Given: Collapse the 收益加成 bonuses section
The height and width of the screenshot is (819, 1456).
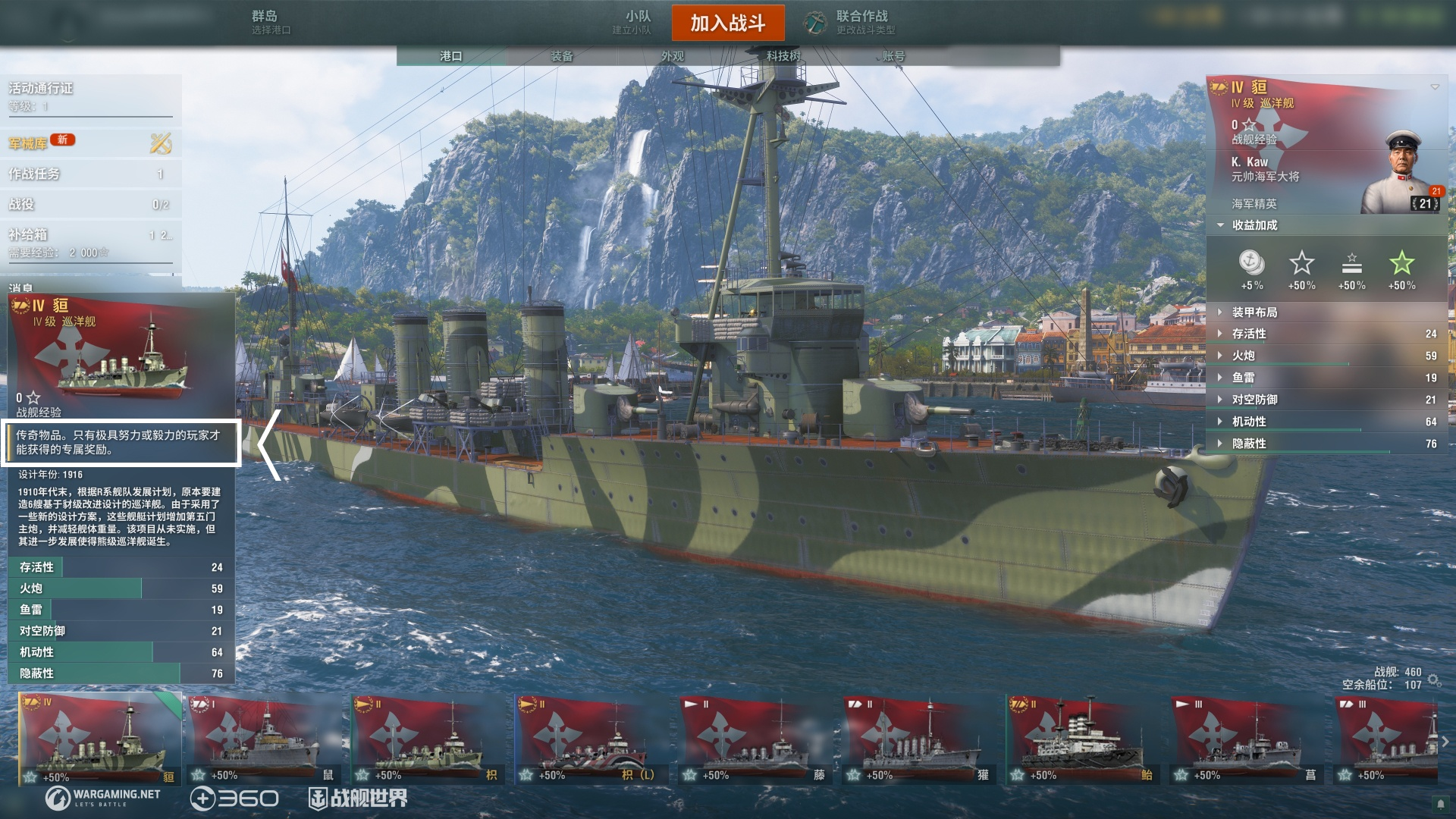Looking at the screenshot, I should pos(1254,225).
